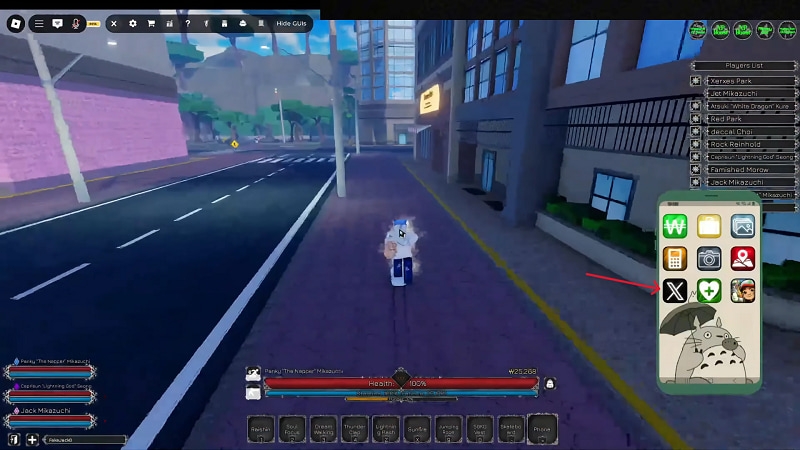Select the Soul Focus hotbar slot
Image resolution: width=800 pixels, height=450 pixels.
click(x=293, y=428)
